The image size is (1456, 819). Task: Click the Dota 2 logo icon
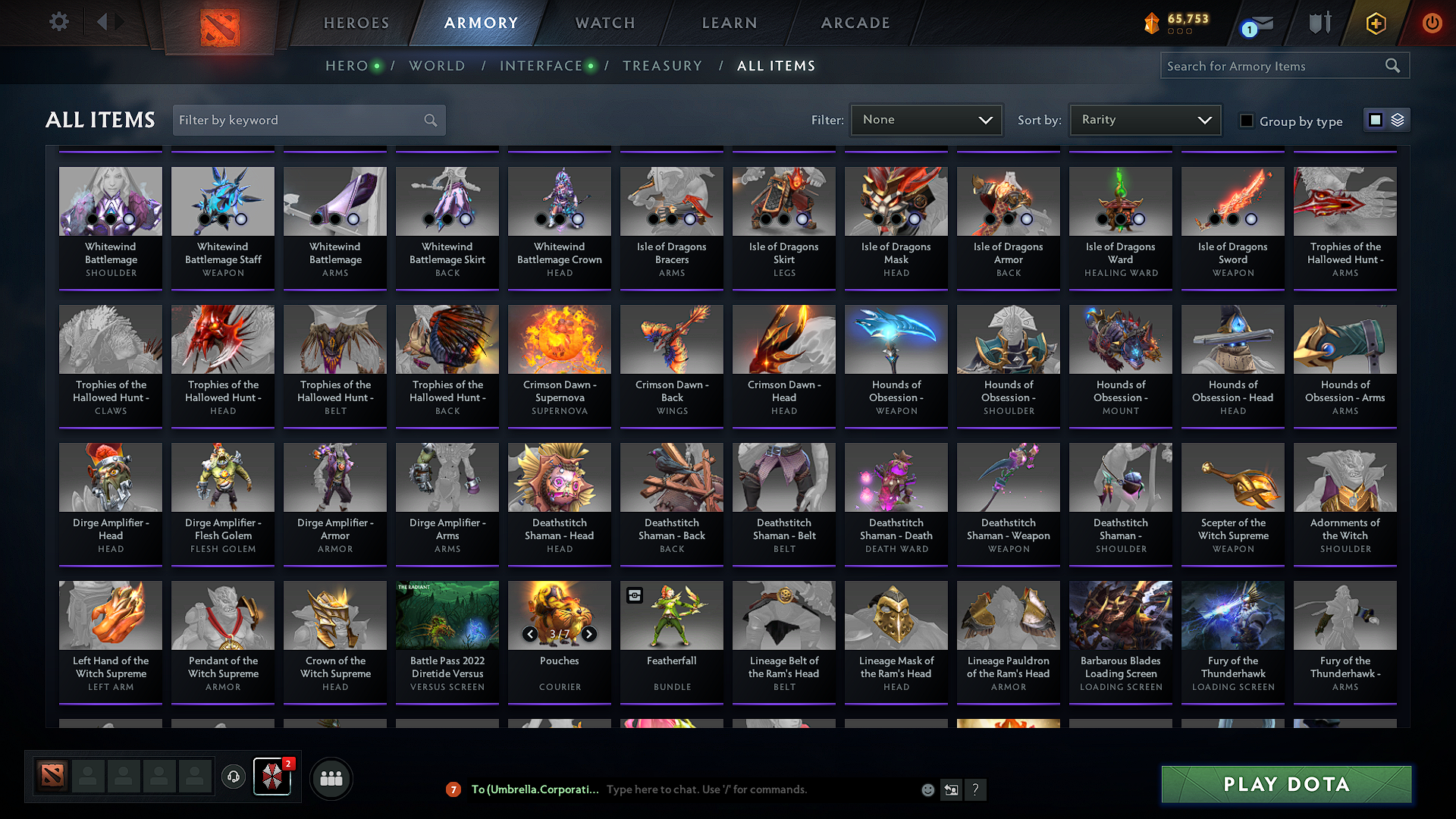(220, 23)
